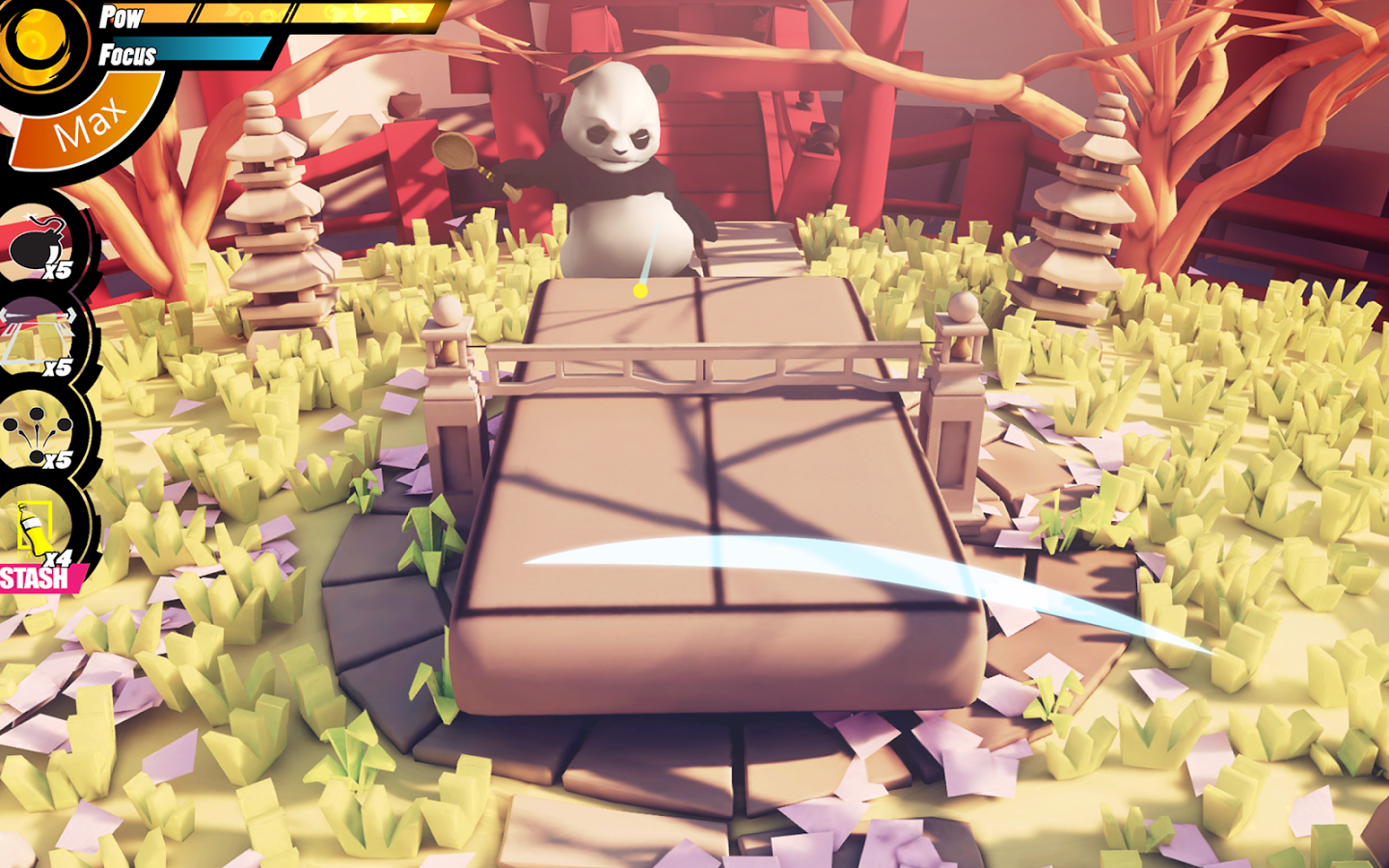Click the x4 counter on the spray item

[58, 556]
